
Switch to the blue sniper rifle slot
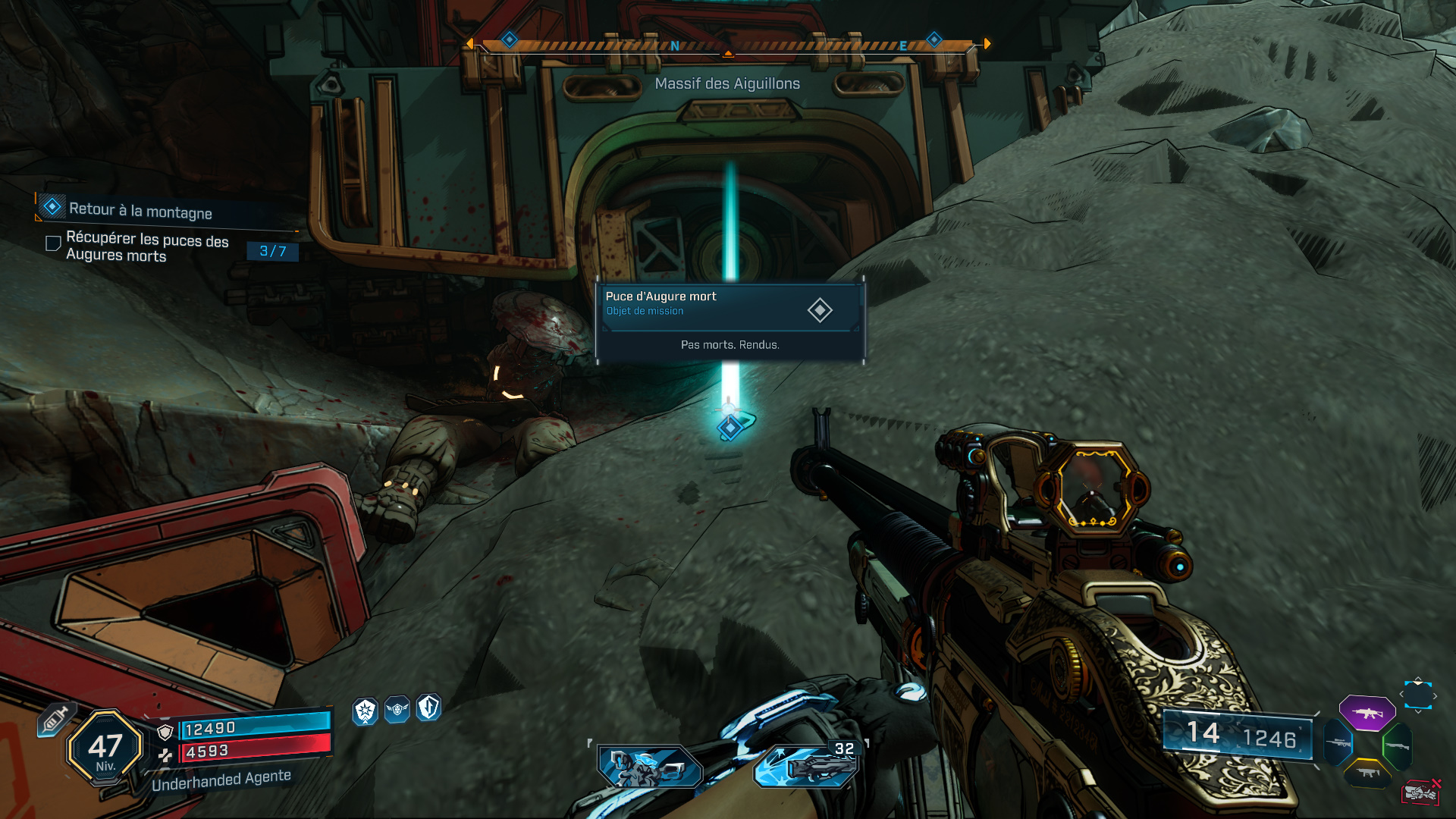(1338, 743)
